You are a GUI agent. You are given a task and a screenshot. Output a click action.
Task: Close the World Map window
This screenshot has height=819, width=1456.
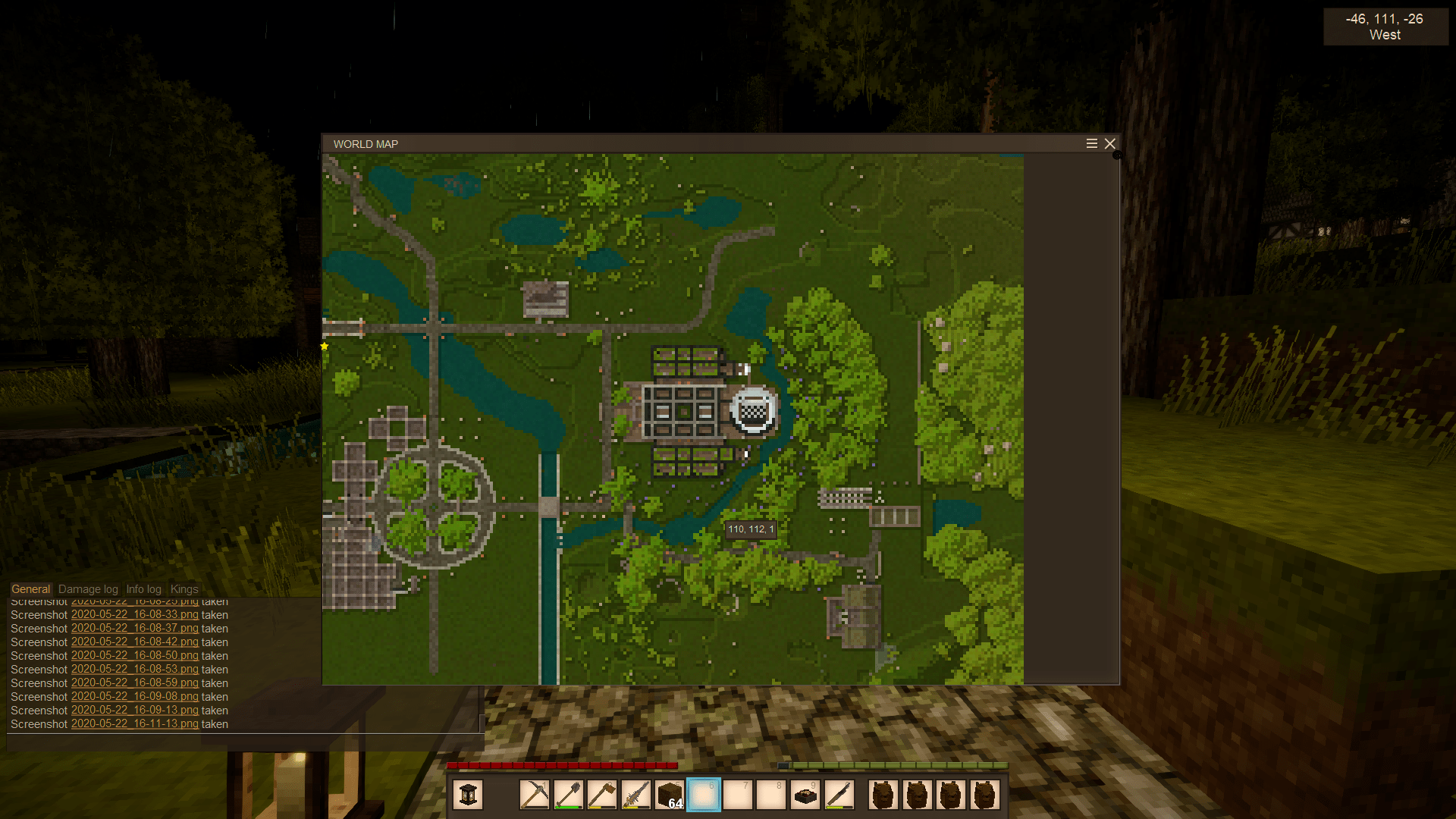coord(1110,144)
